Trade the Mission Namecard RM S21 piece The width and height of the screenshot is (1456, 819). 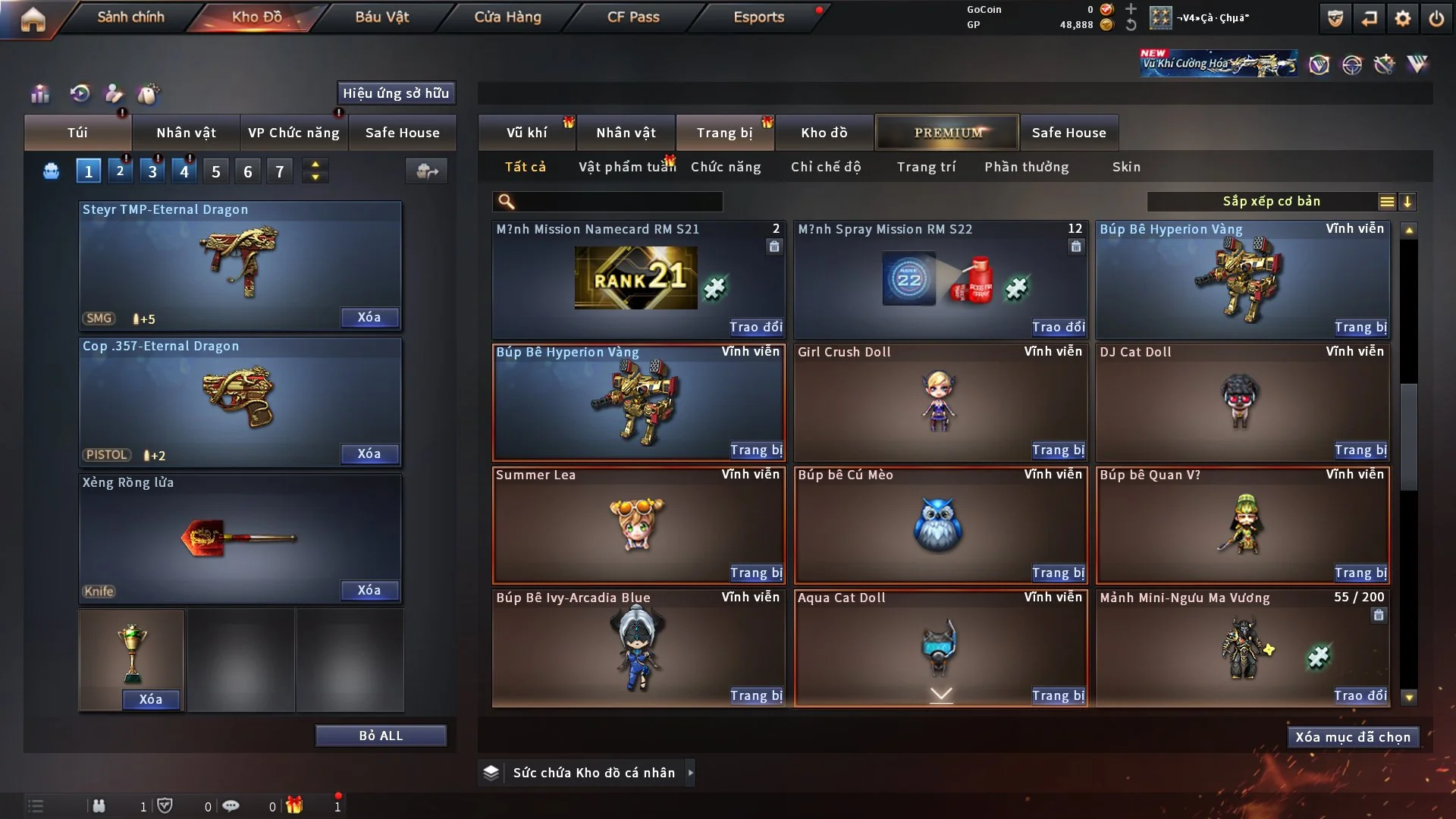point(756,327)
